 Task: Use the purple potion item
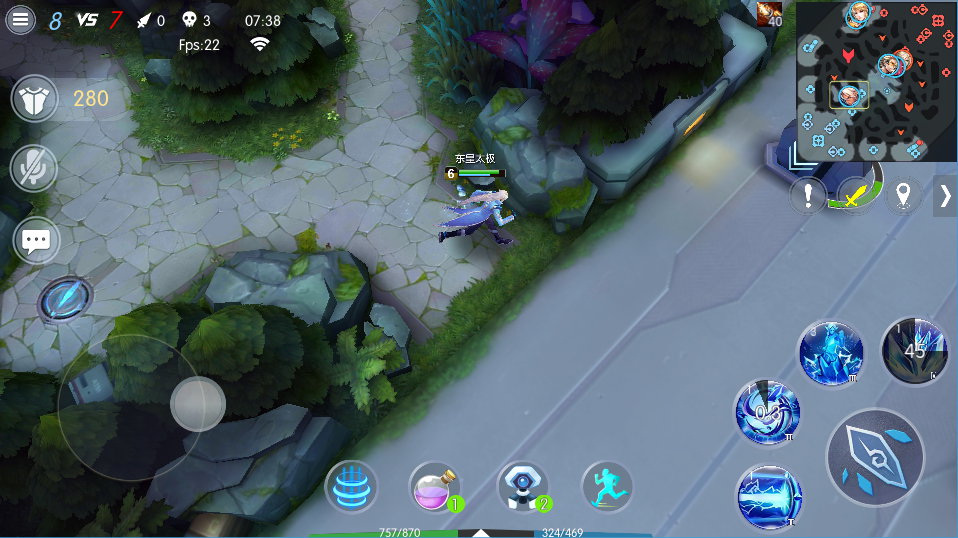click(436, 488)
